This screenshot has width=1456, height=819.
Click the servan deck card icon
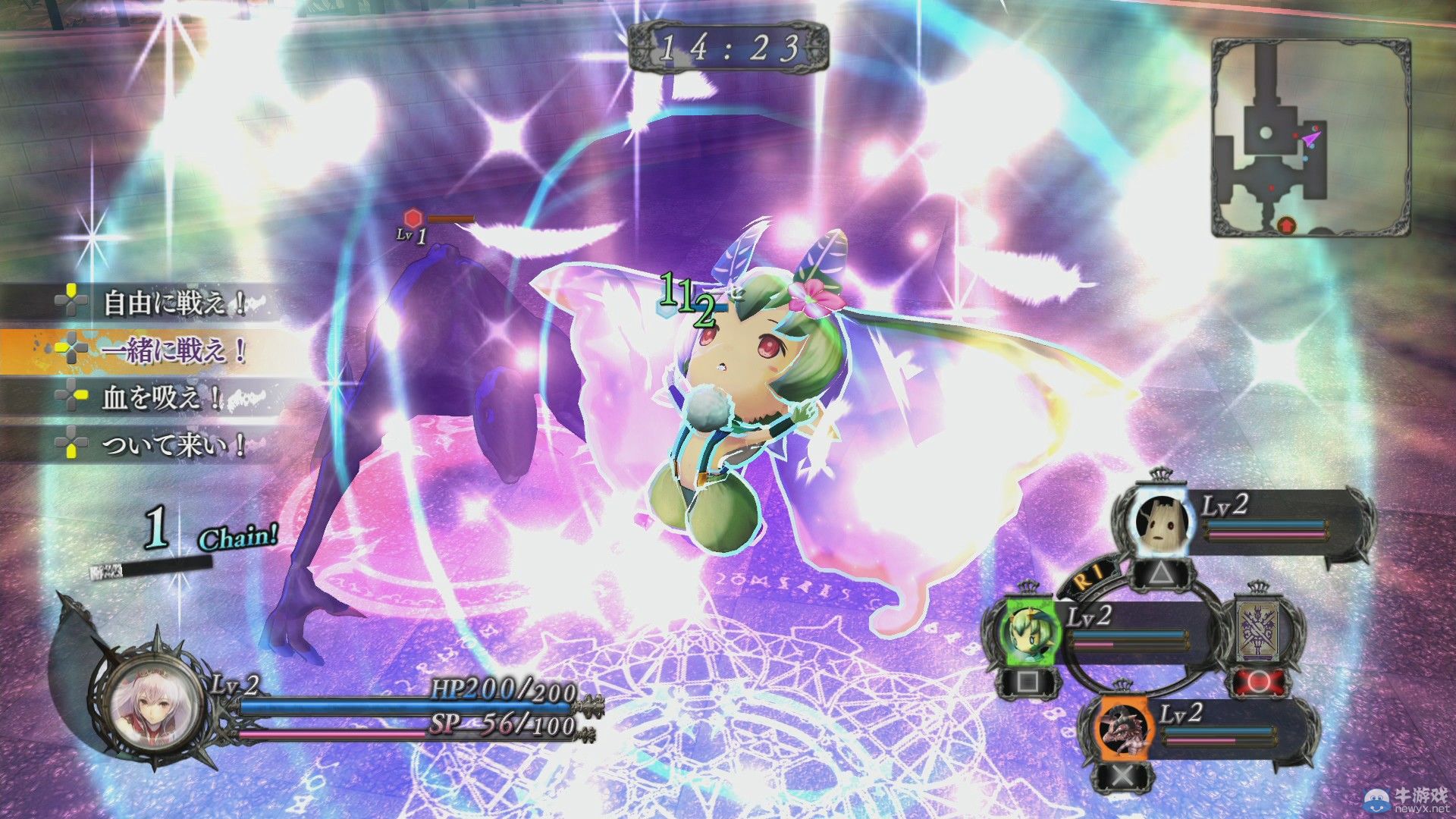1258,629
